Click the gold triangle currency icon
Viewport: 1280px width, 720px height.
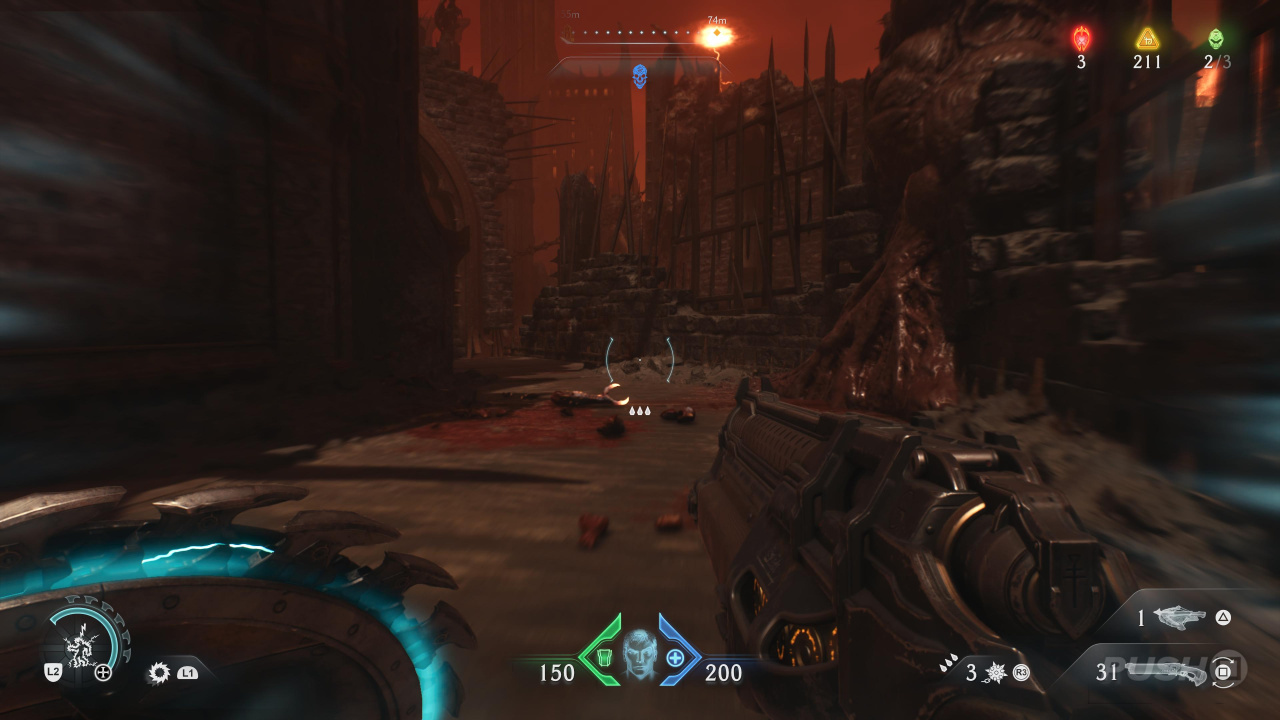[1147, 39]
